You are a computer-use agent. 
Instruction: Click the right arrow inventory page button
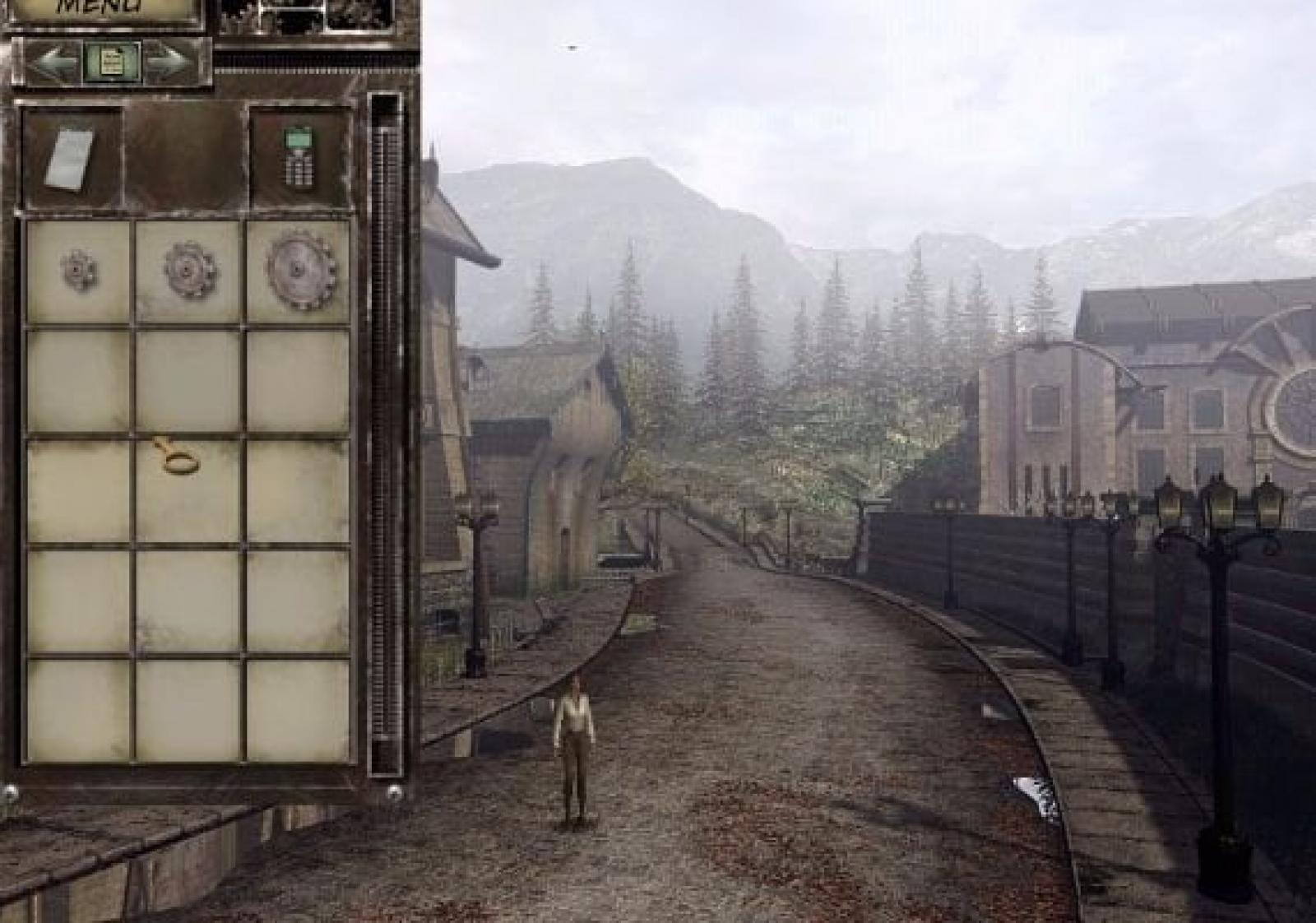tap(170, 60)
